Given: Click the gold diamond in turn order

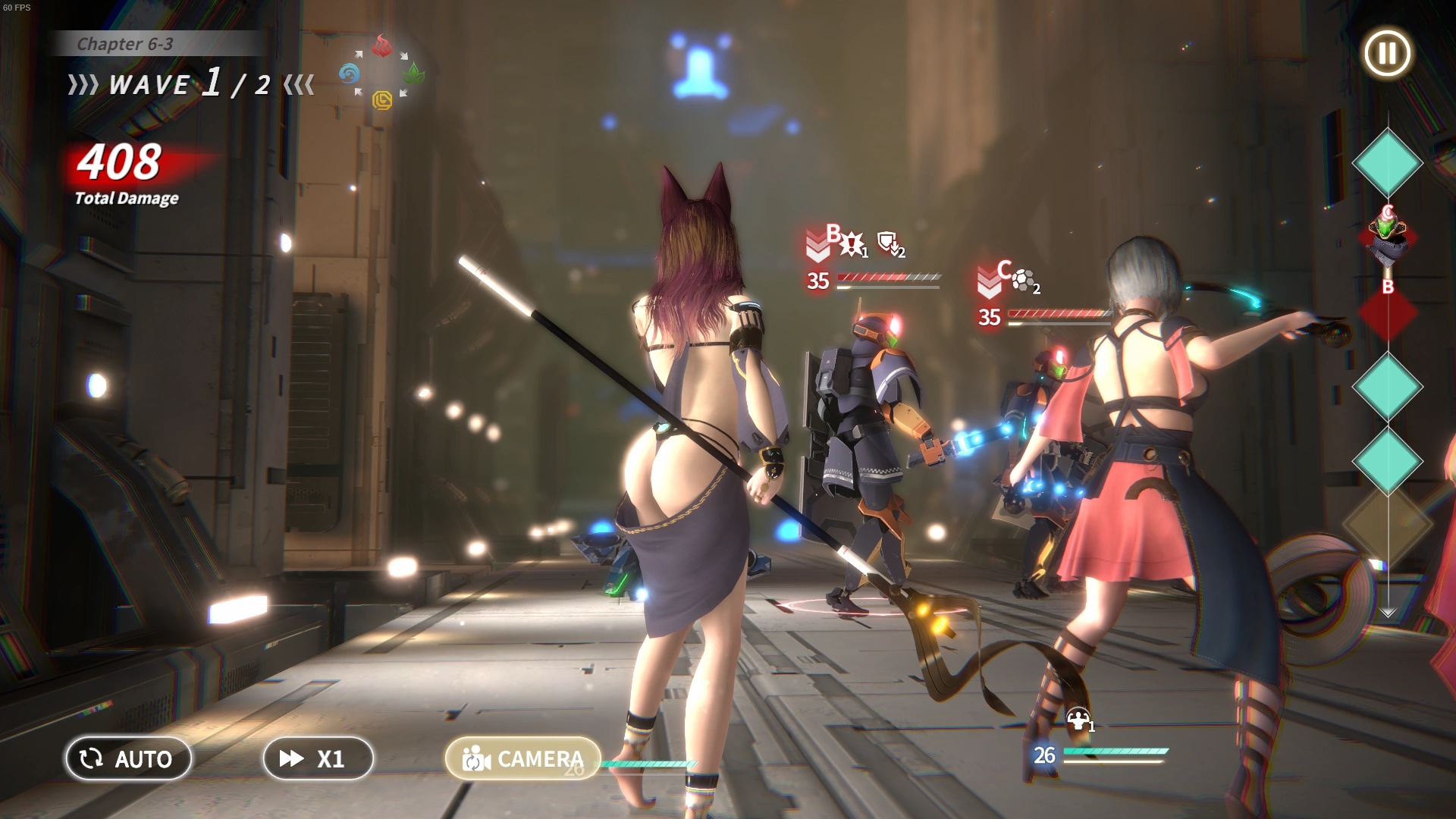Looking at the screenshot, I should point(1387,525).
